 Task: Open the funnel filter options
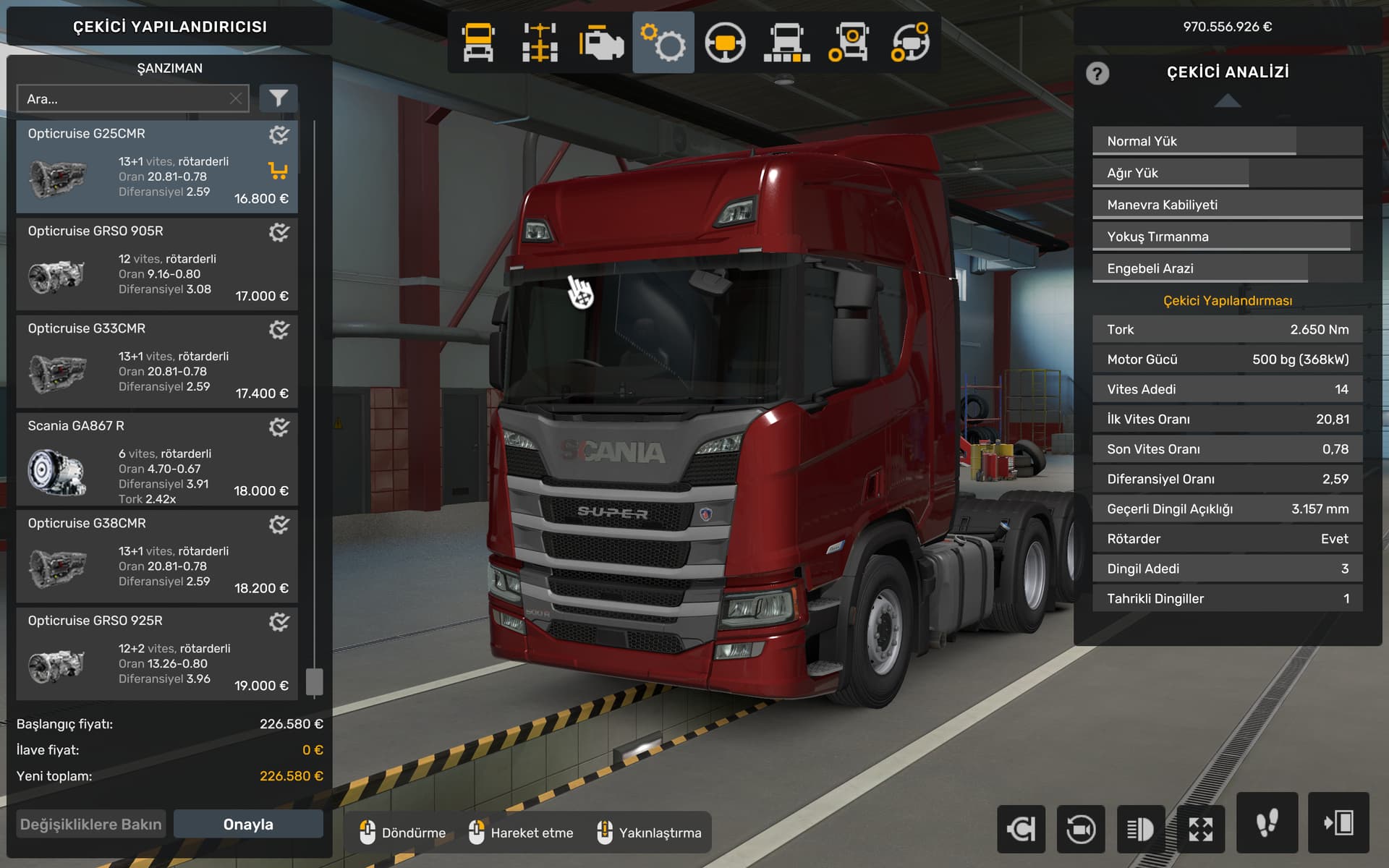click(279, 98)
